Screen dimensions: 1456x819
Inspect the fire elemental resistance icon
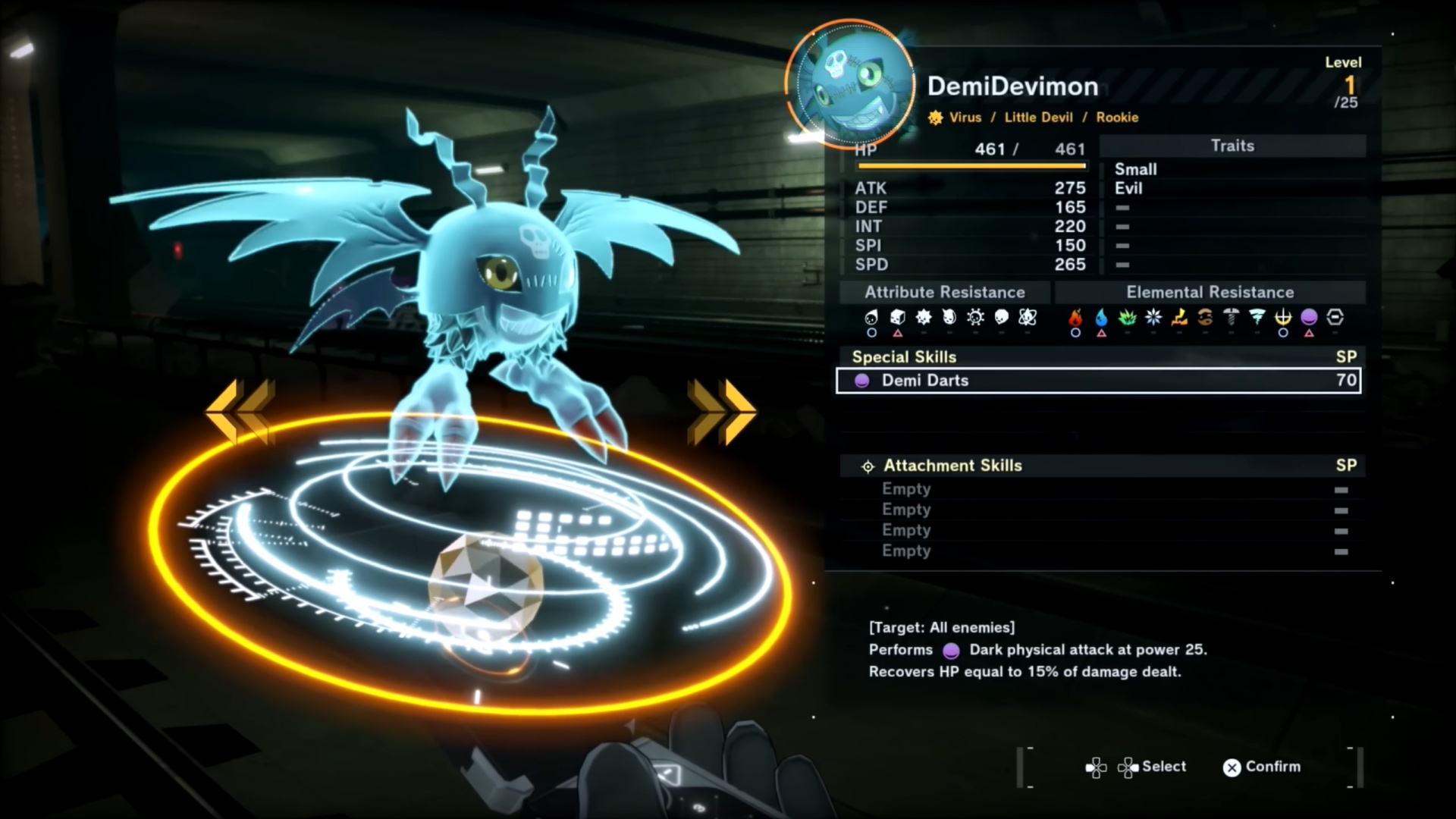[1075, 318]
